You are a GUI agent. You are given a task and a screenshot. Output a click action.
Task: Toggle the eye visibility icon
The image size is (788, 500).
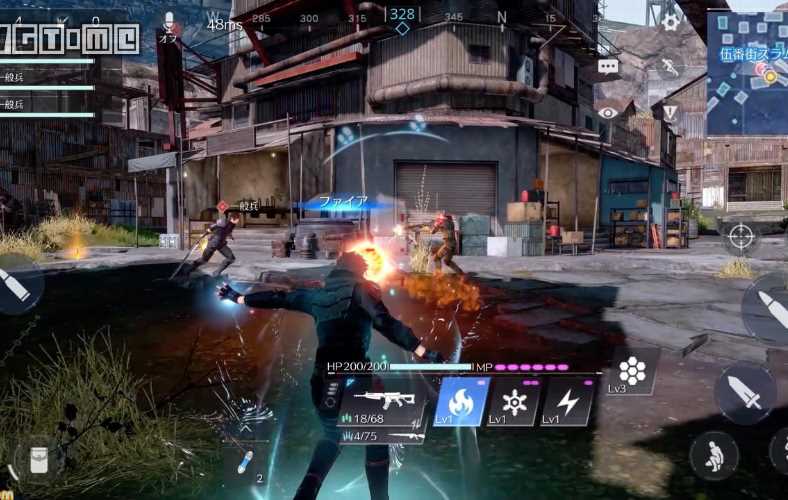(608, 113)
